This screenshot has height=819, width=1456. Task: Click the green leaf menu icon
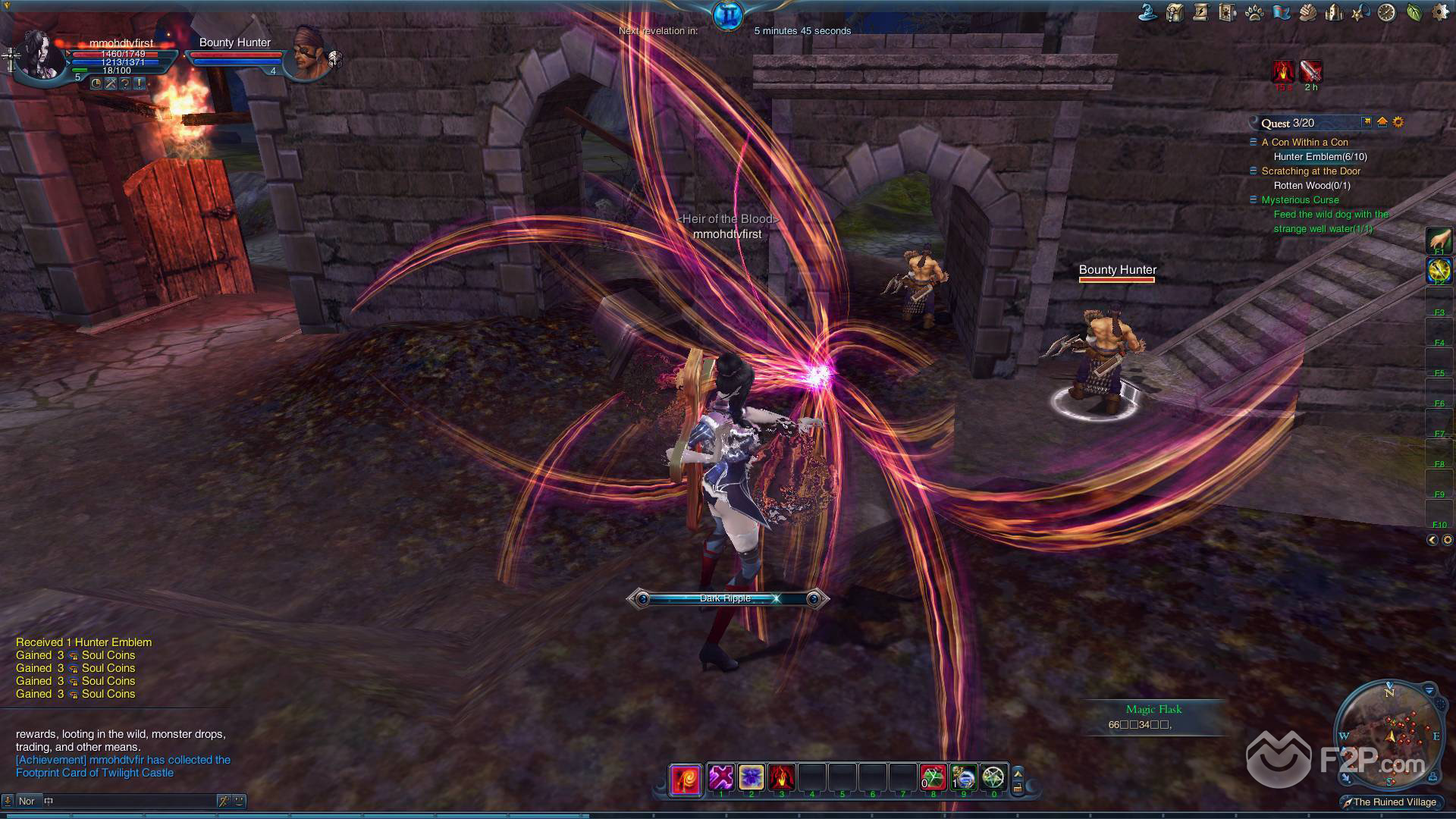[x=1414, y=12]
